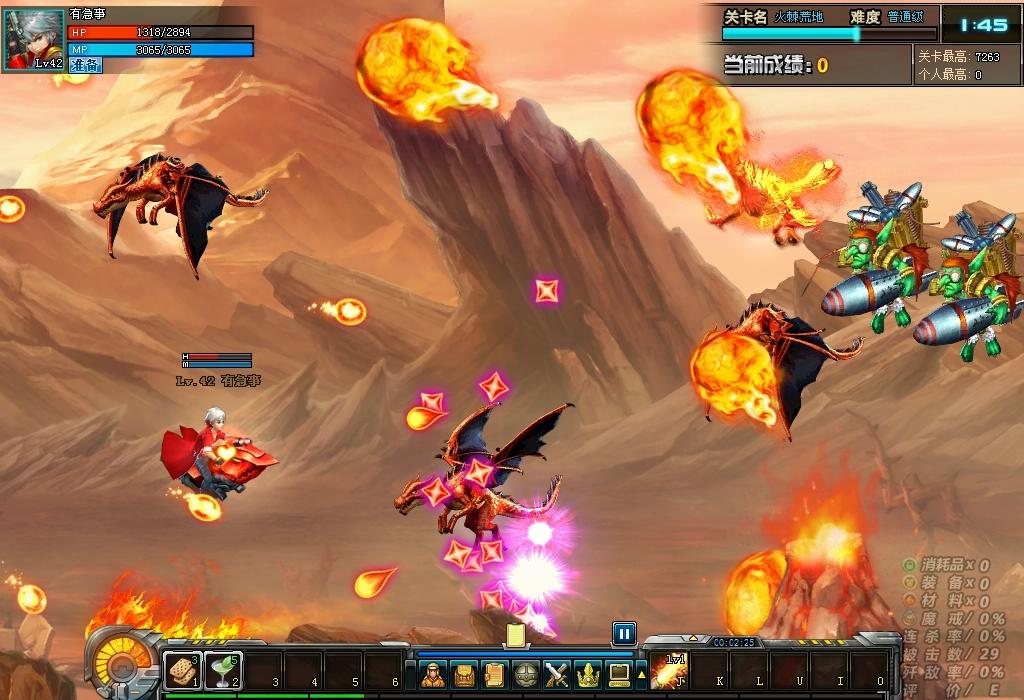Use the green cocktail item in slot 2

coord(223,670)
